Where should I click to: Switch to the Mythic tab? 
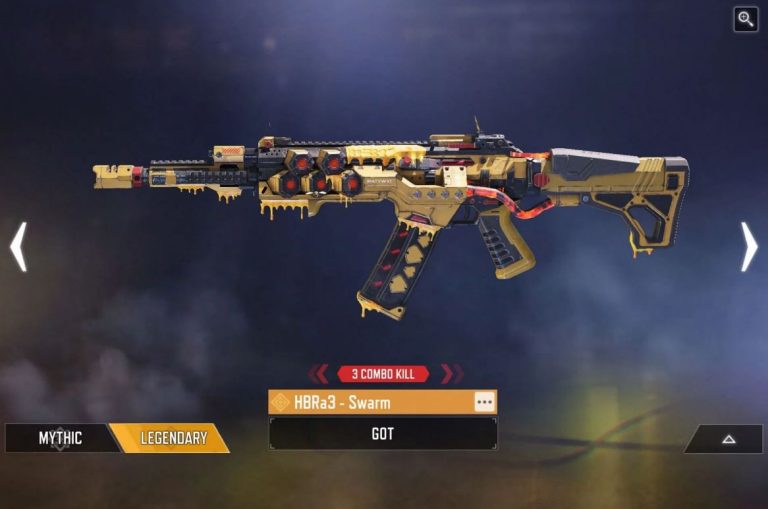coord(59,438)
